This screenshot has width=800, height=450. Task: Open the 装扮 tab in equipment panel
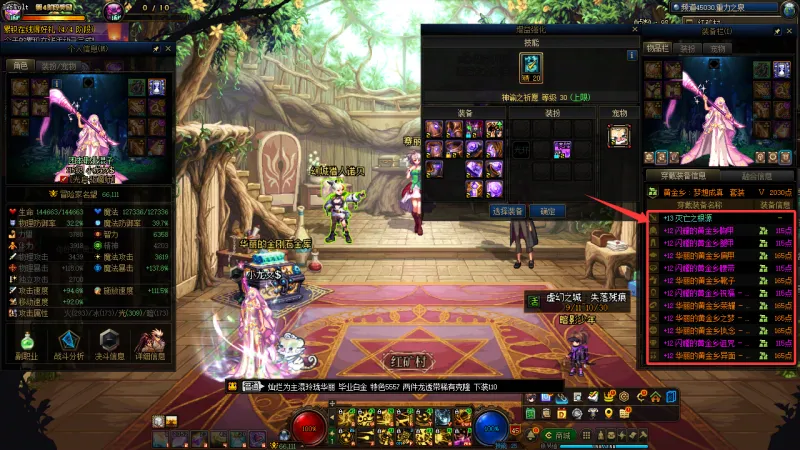click(688, 48)
